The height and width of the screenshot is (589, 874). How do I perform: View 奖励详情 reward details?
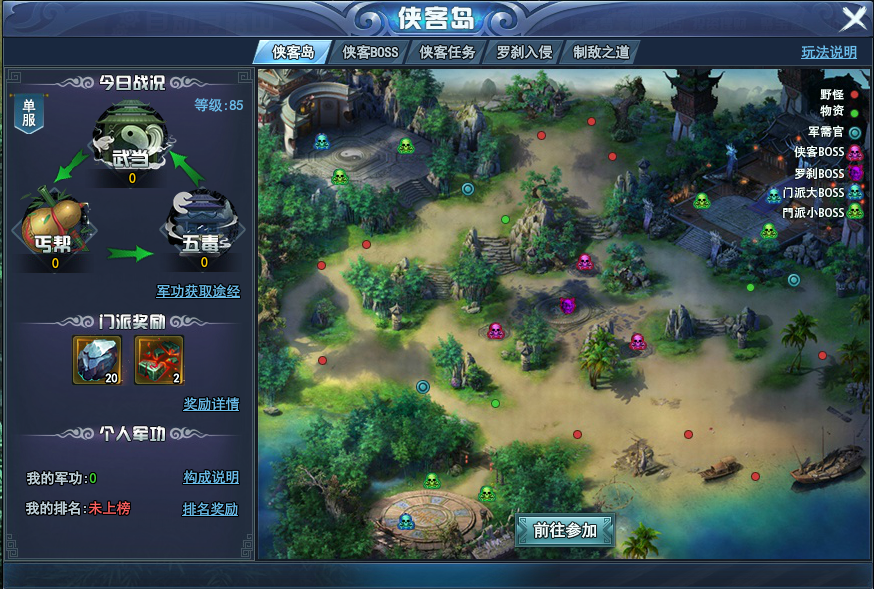(211, 405)
